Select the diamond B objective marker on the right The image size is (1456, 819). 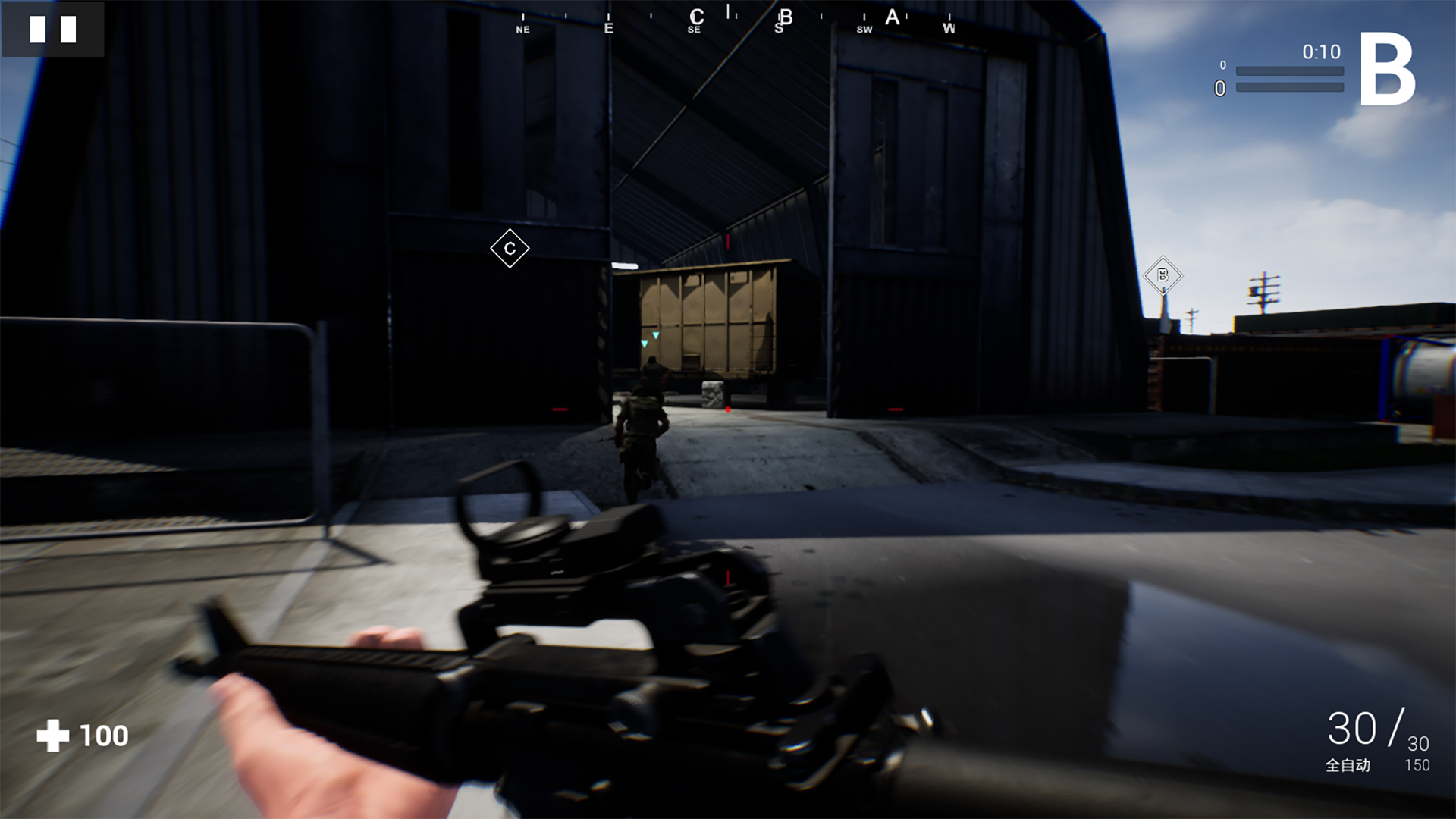point(1163,275)
